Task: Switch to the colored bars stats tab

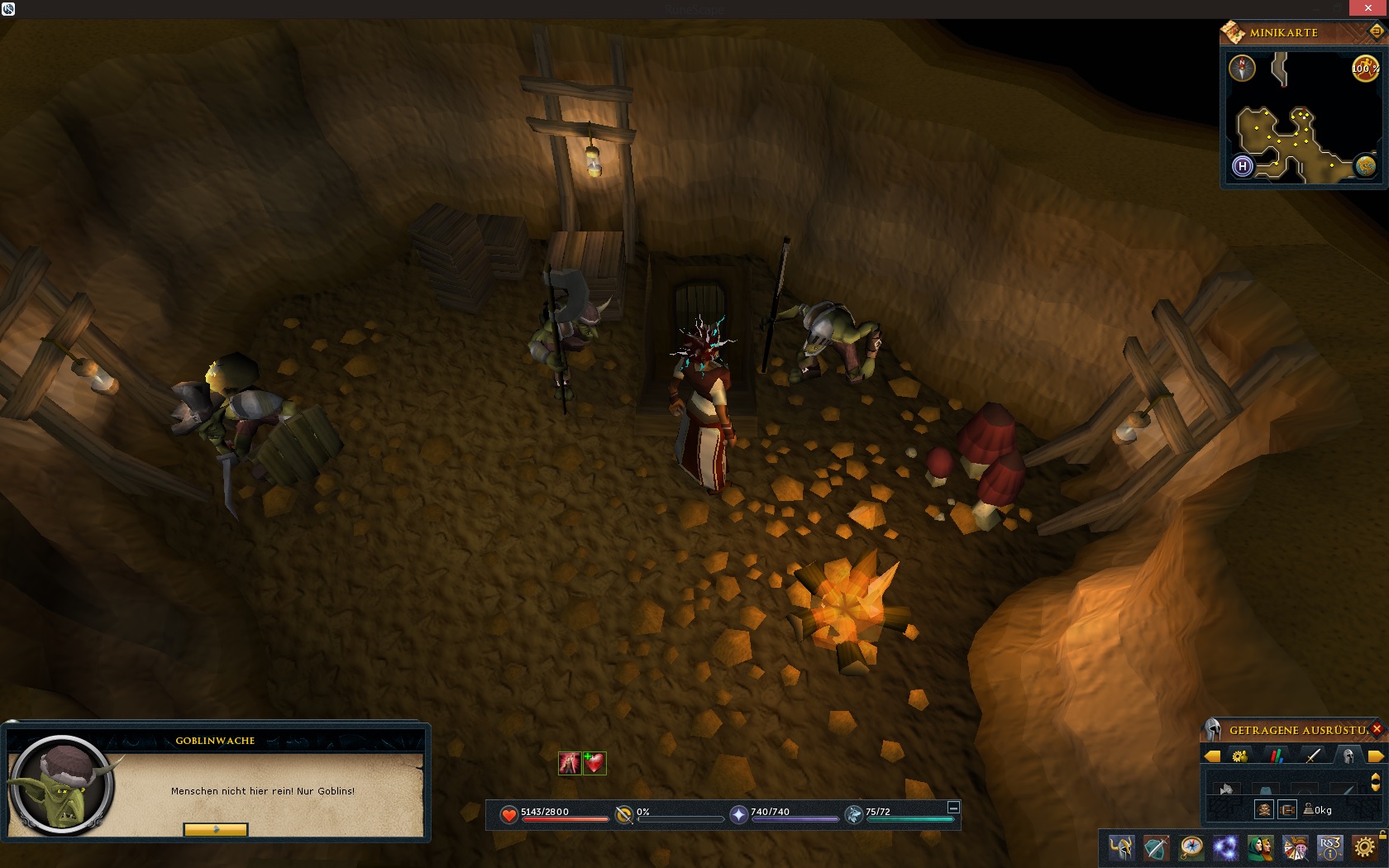Action: click(1277, 756)
